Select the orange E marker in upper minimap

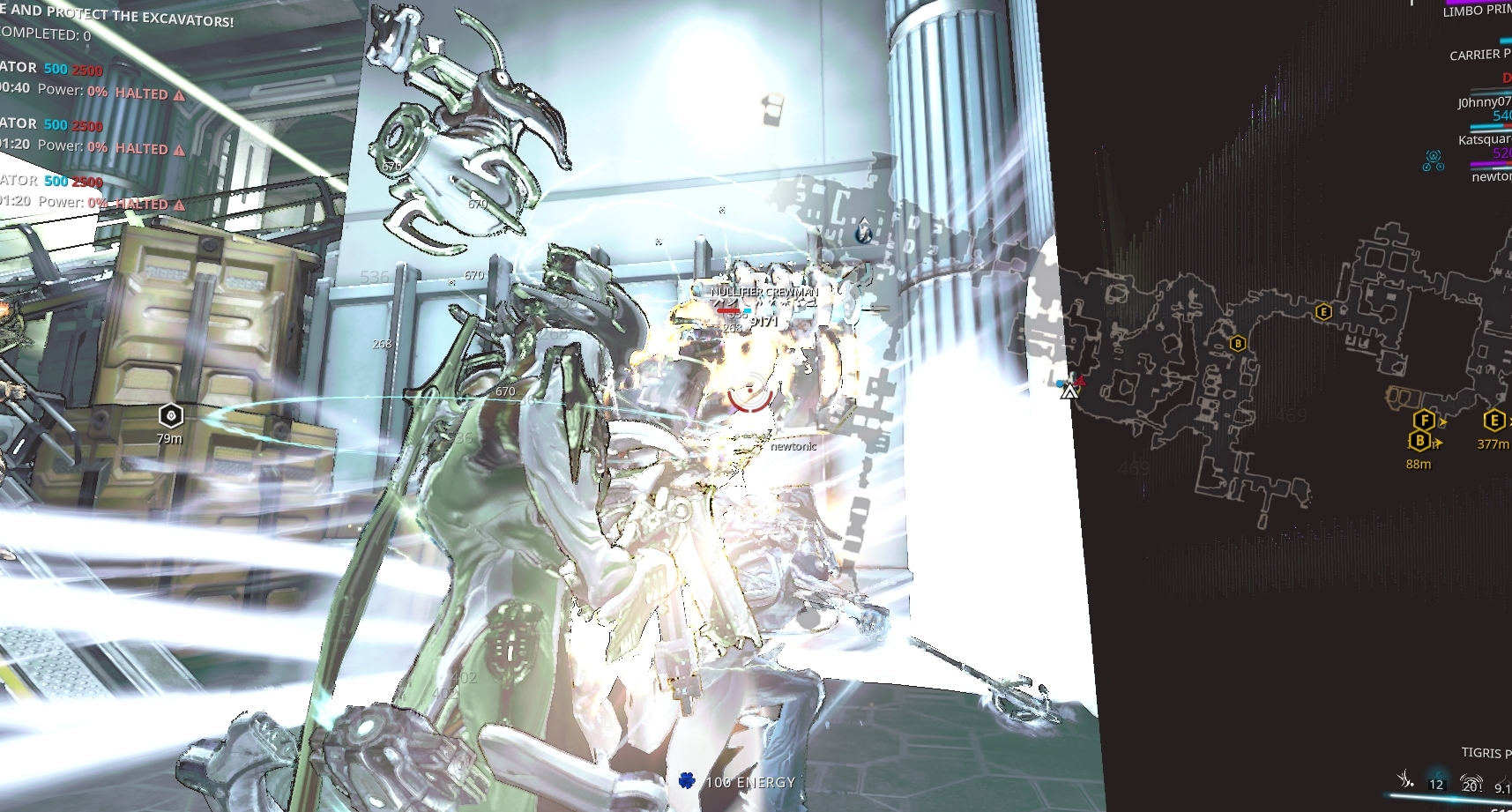point(1322,310)
